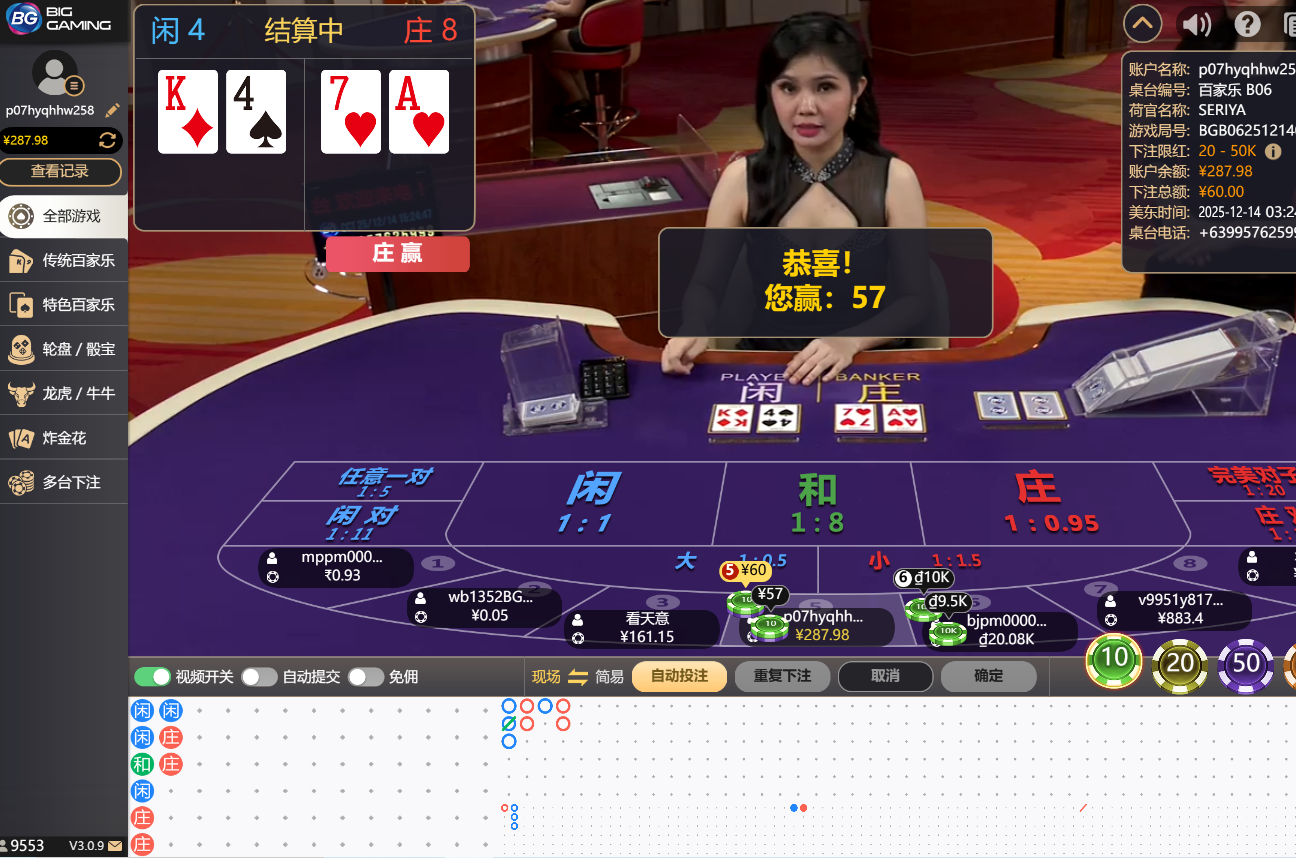Screen dimensions: 1296x858
Task: Open help via the question mark icon
Action: 1247,23
